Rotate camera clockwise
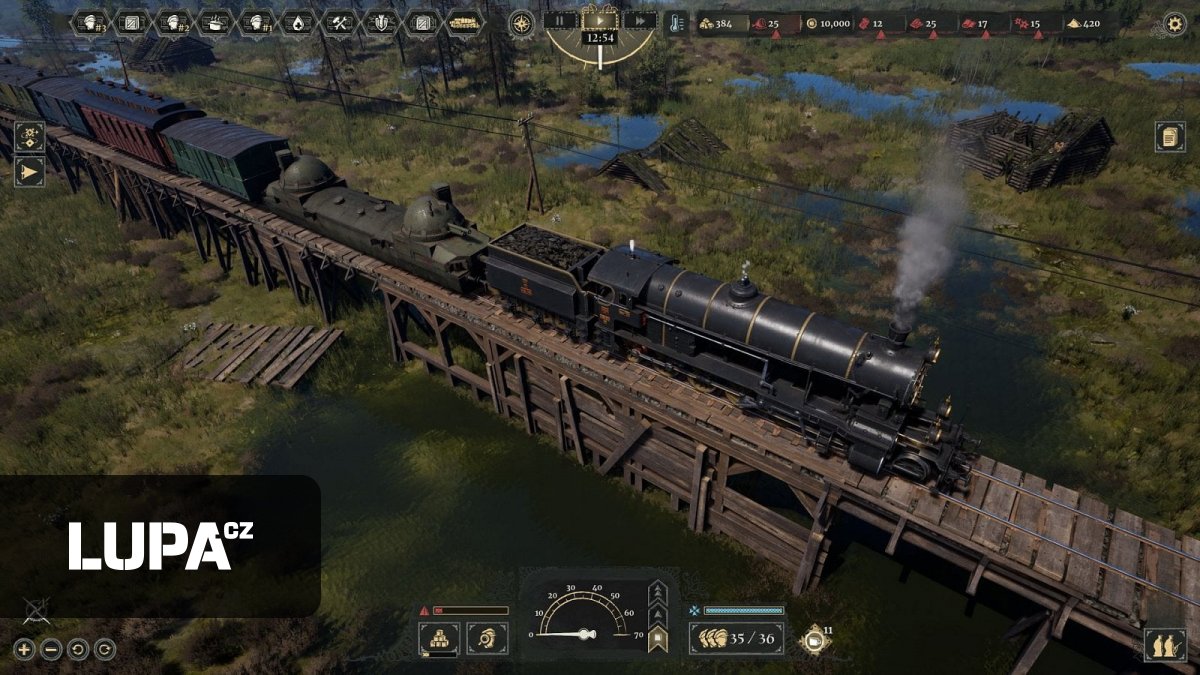 [x=104, y=649]
